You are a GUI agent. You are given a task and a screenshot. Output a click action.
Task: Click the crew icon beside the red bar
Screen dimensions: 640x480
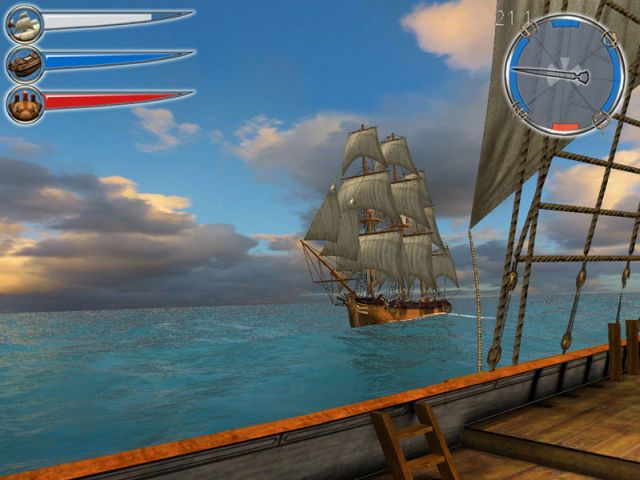coord(24,103)
